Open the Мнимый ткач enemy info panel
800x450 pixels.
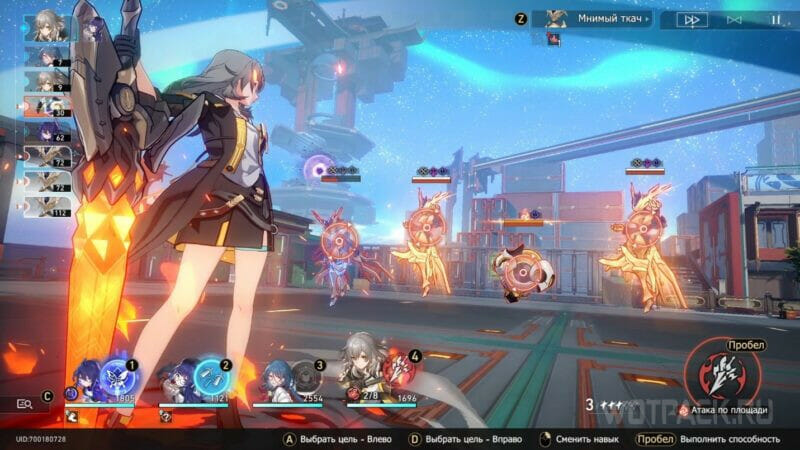(x=594, y=18)
